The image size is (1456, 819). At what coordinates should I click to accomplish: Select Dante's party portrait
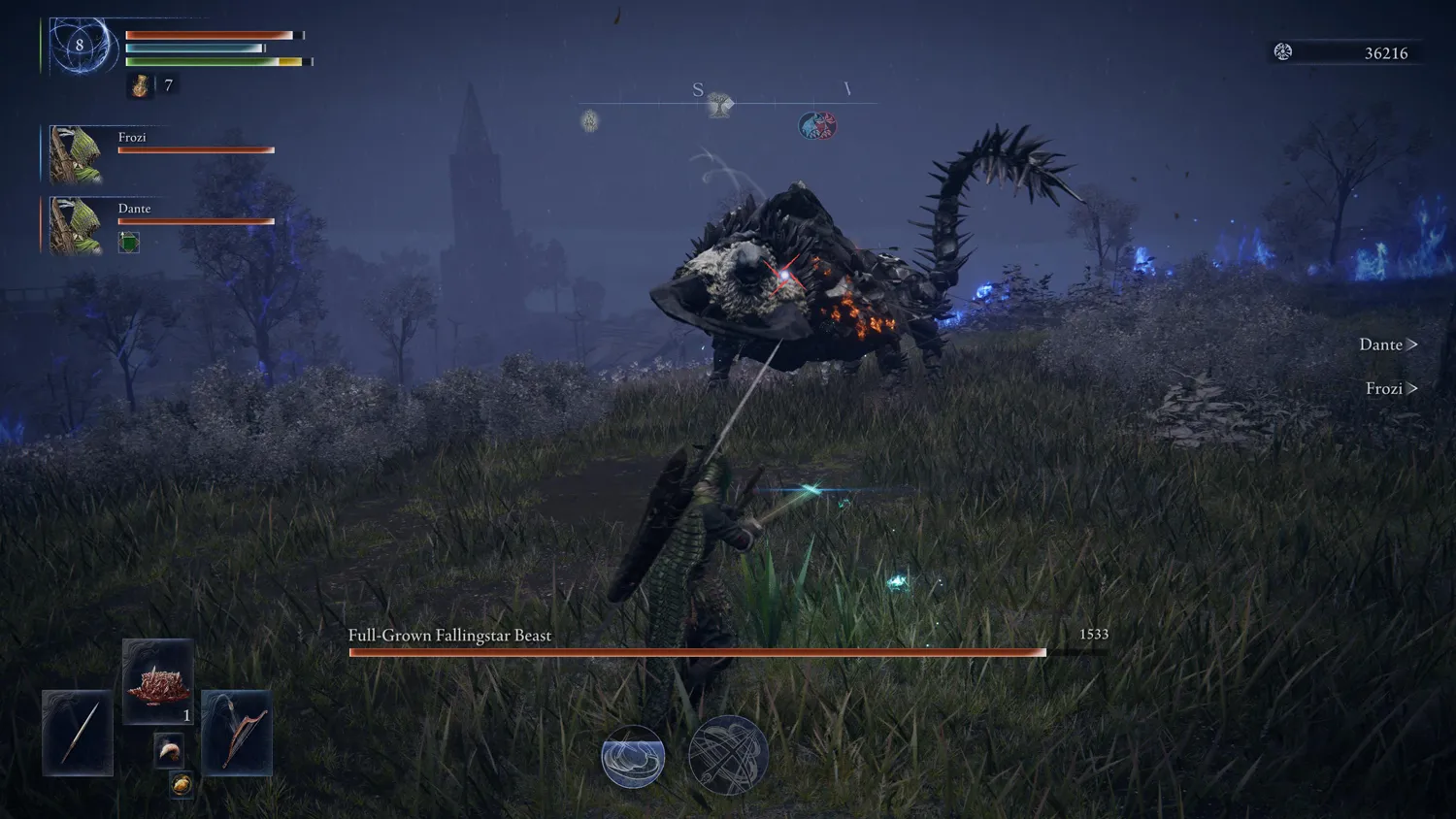(76, 225)
